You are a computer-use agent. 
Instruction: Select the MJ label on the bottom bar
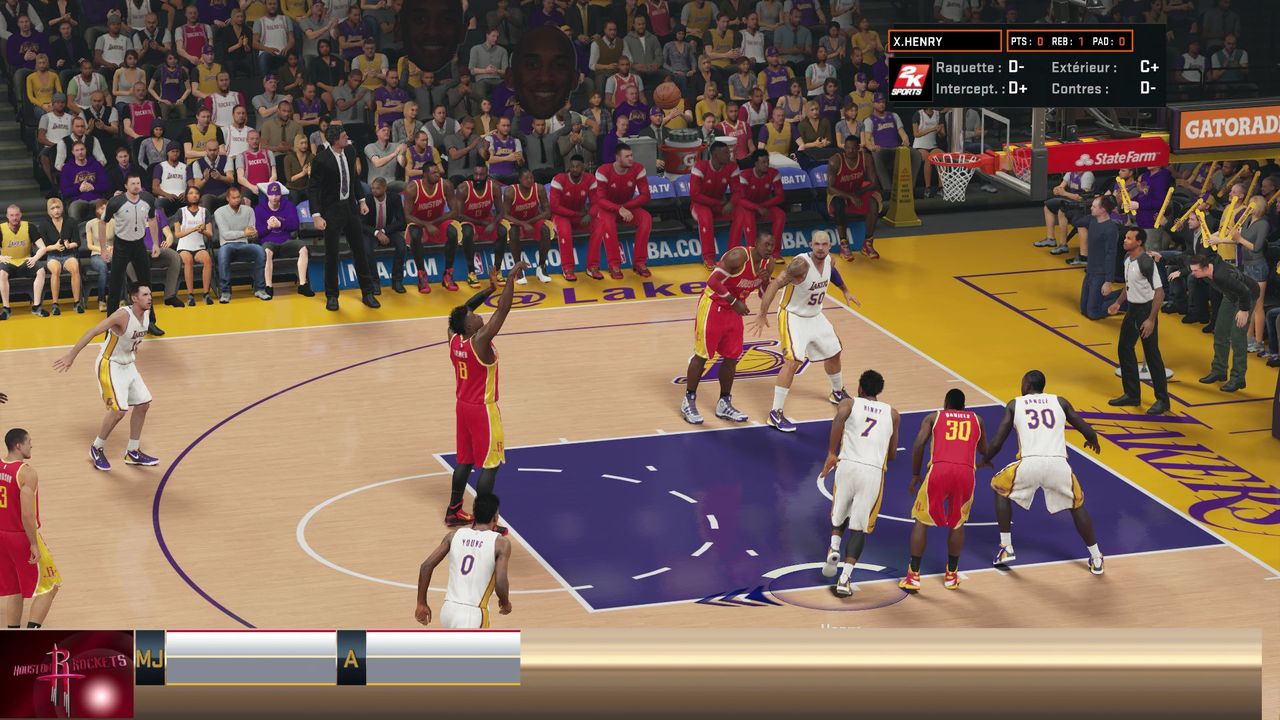click(150, 657)
